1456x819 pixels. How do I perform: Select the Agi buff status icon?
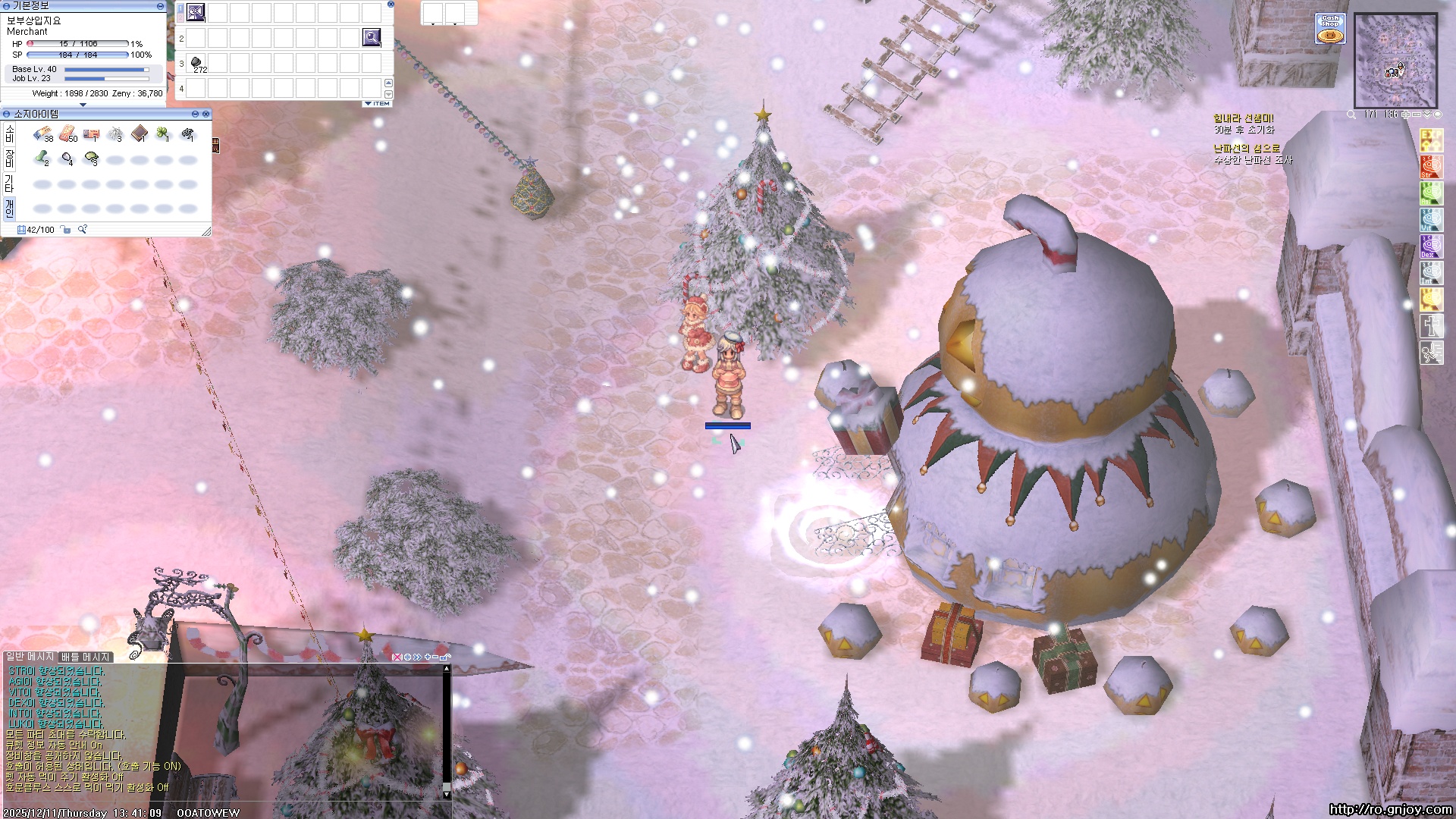(x=1431, y=193)
